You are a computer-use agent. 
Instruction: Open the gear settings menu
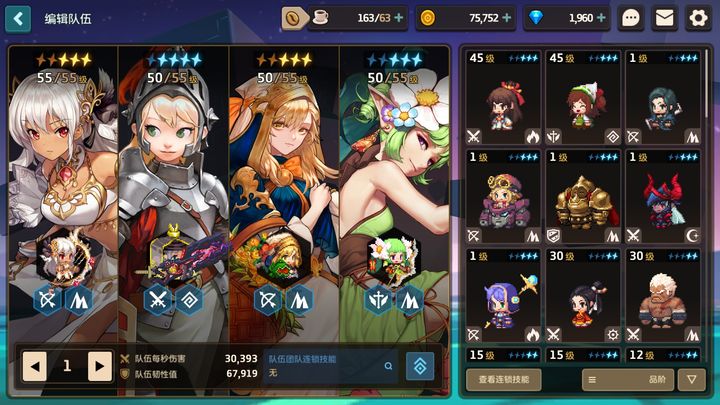tap(698, 18)
